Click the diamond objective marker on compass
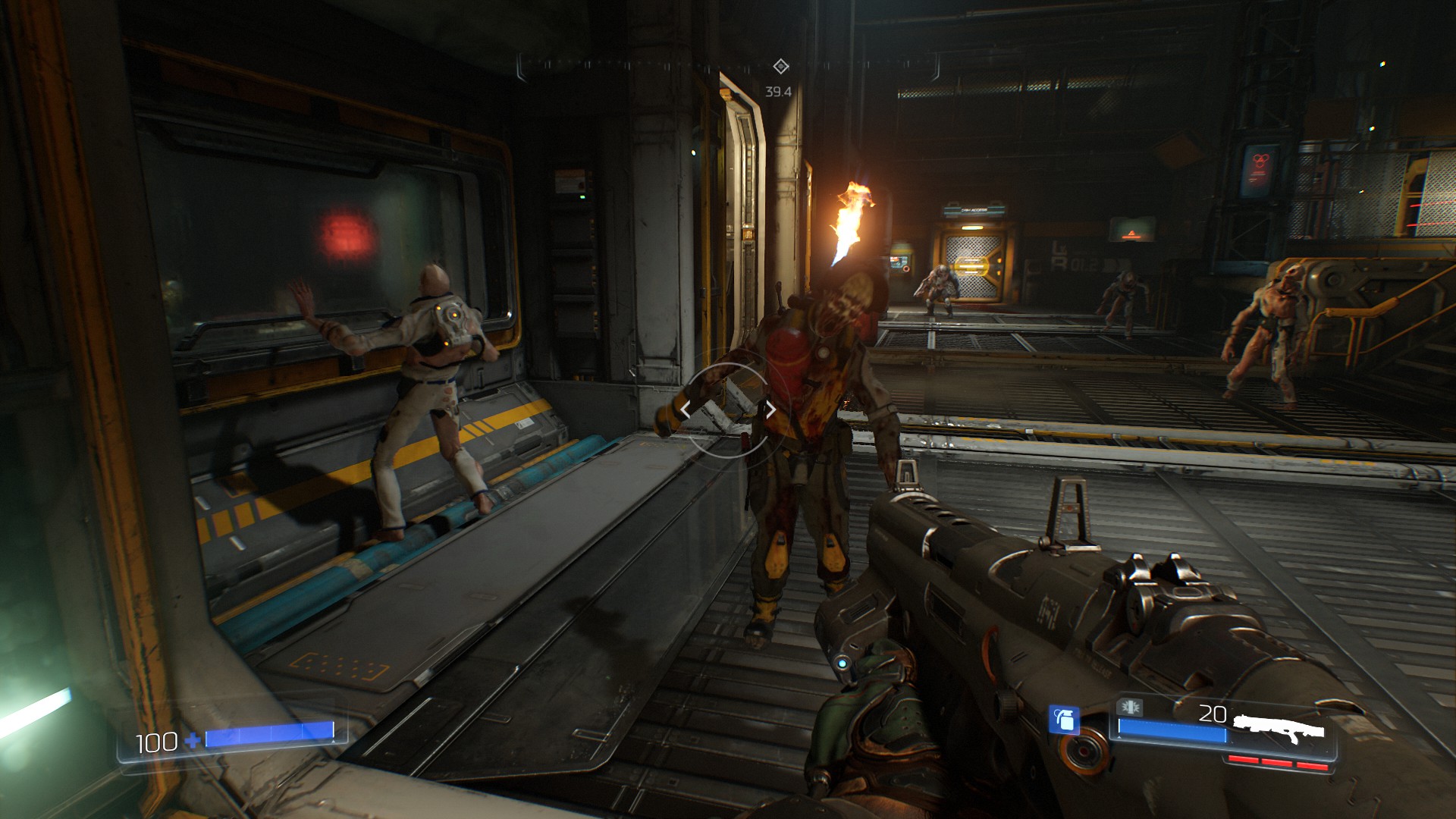Image resolution: width=1456 pixels, height=819 pixels. 780,67
